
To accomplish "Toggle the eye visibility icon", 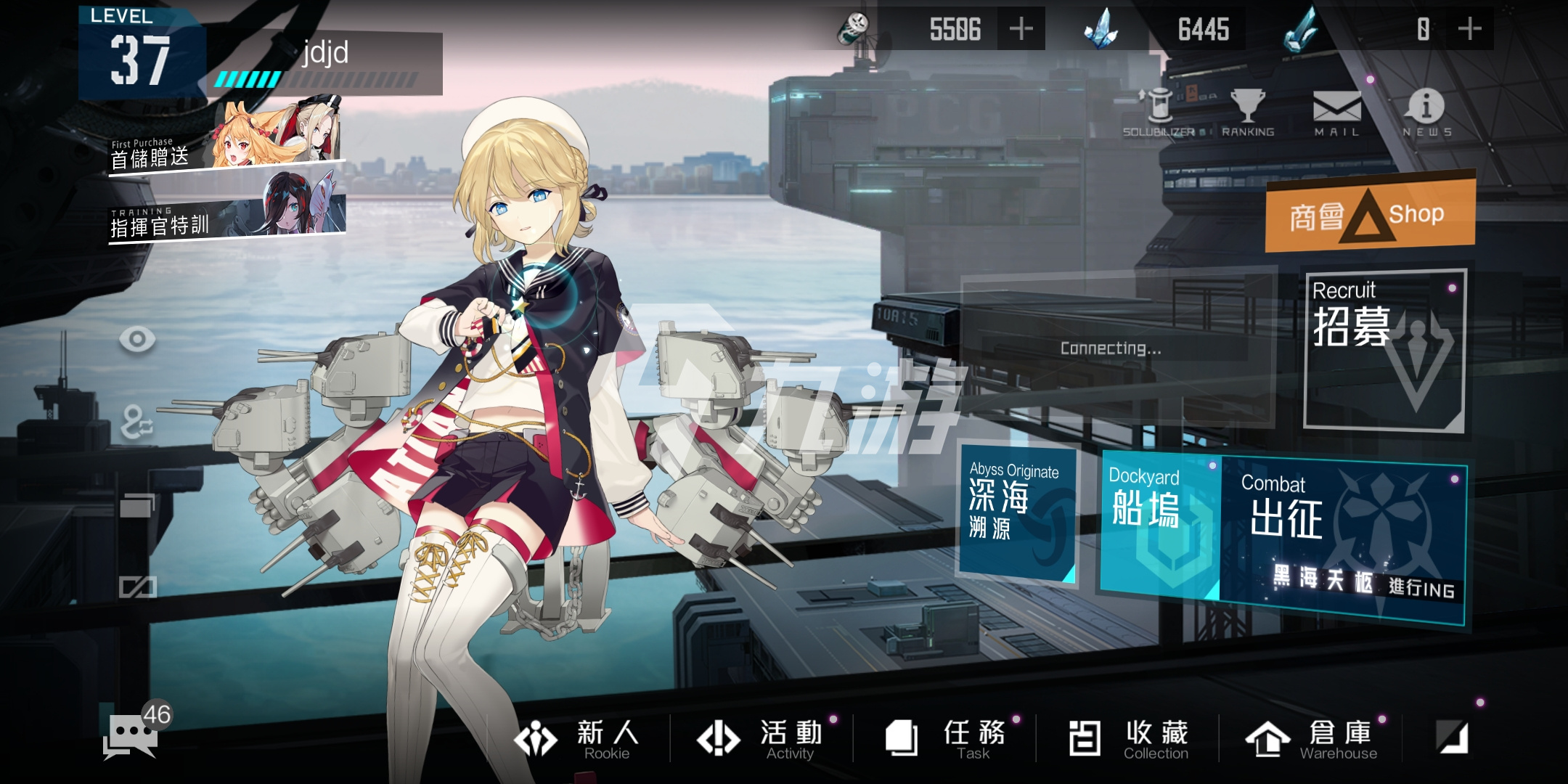I will tap(137, 339).
